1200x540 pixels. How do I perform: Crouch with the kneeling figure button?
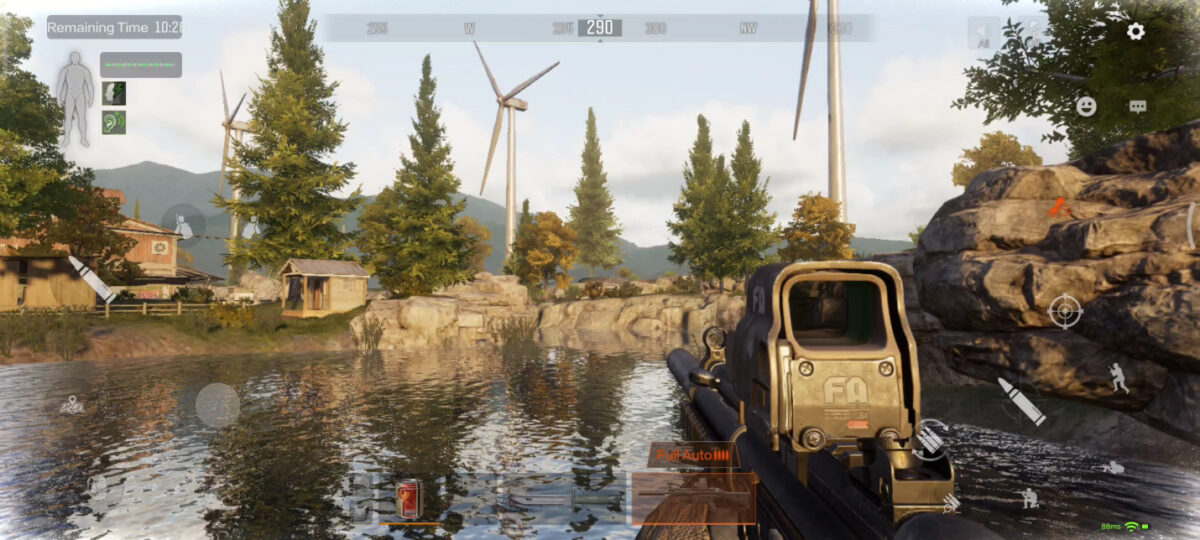[x=1028, y=497]
